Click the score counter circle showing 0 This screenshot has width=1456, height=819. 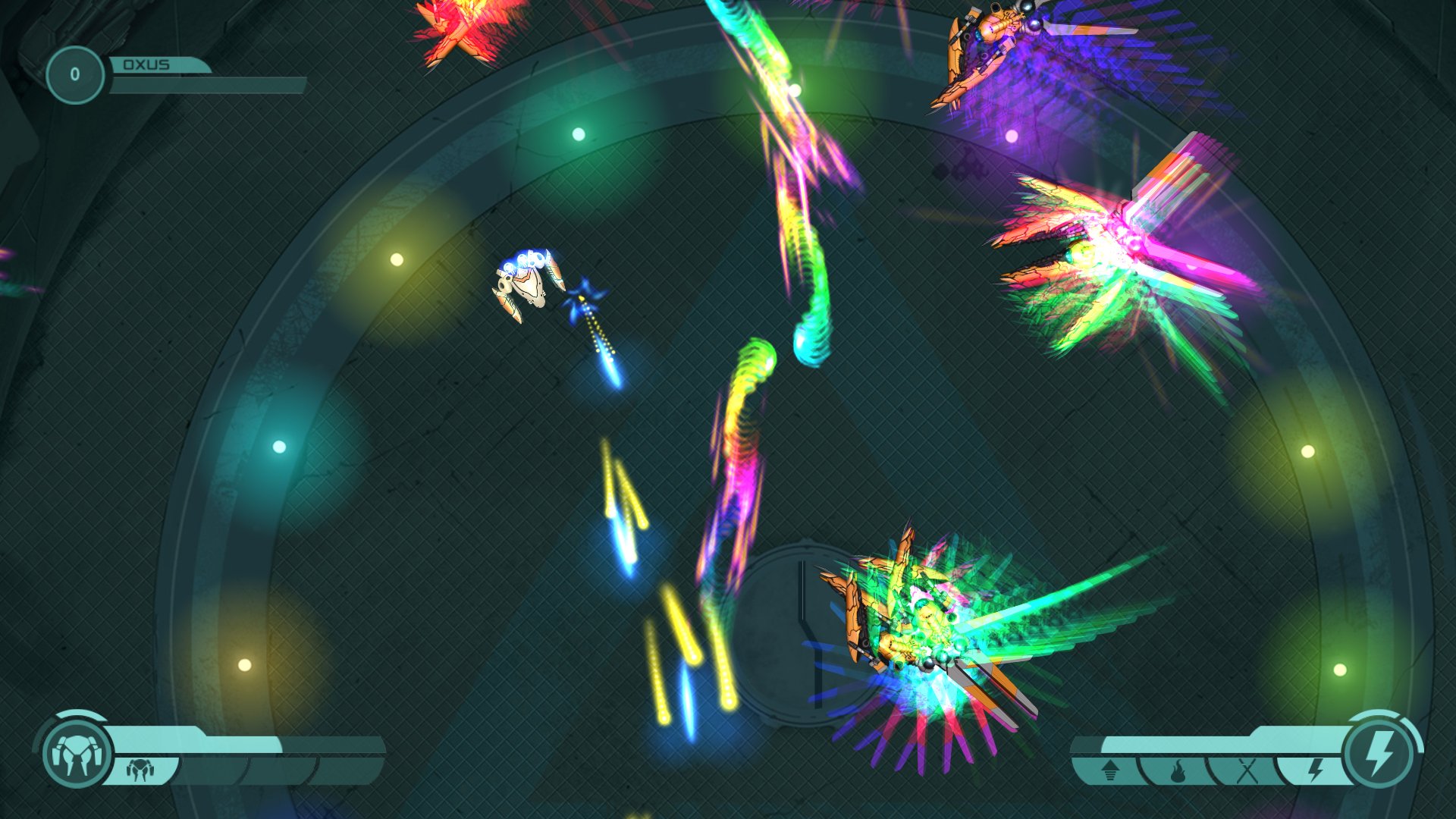76,74
